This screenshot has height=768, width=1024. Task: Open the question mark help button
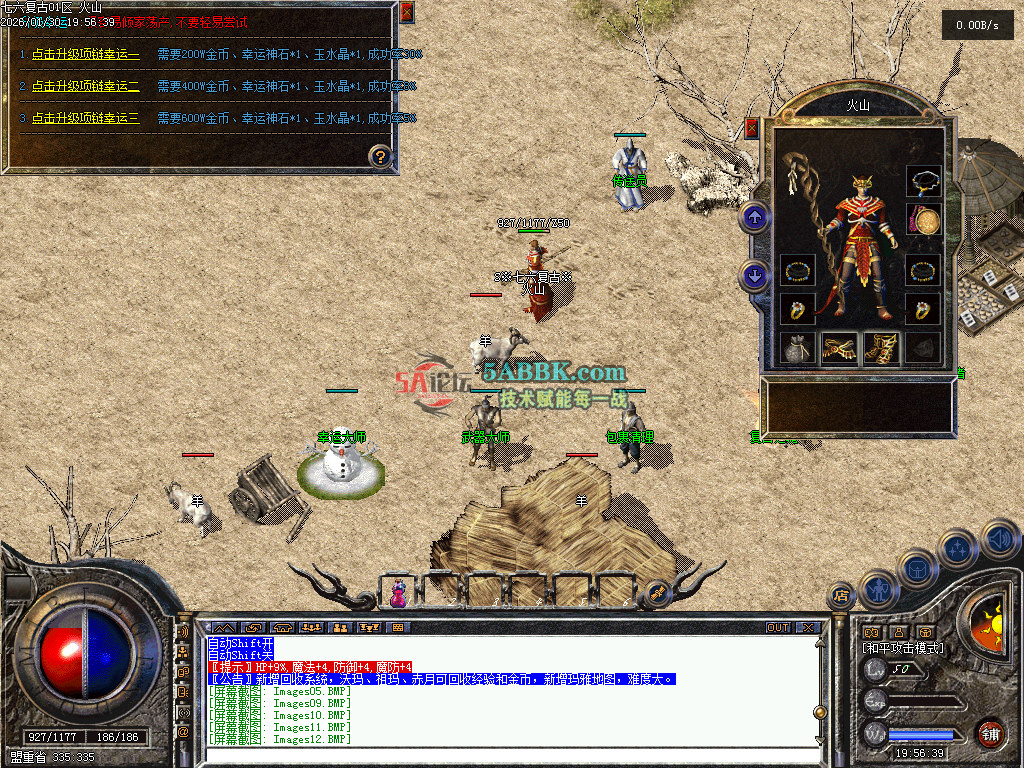tap(380, 155)
